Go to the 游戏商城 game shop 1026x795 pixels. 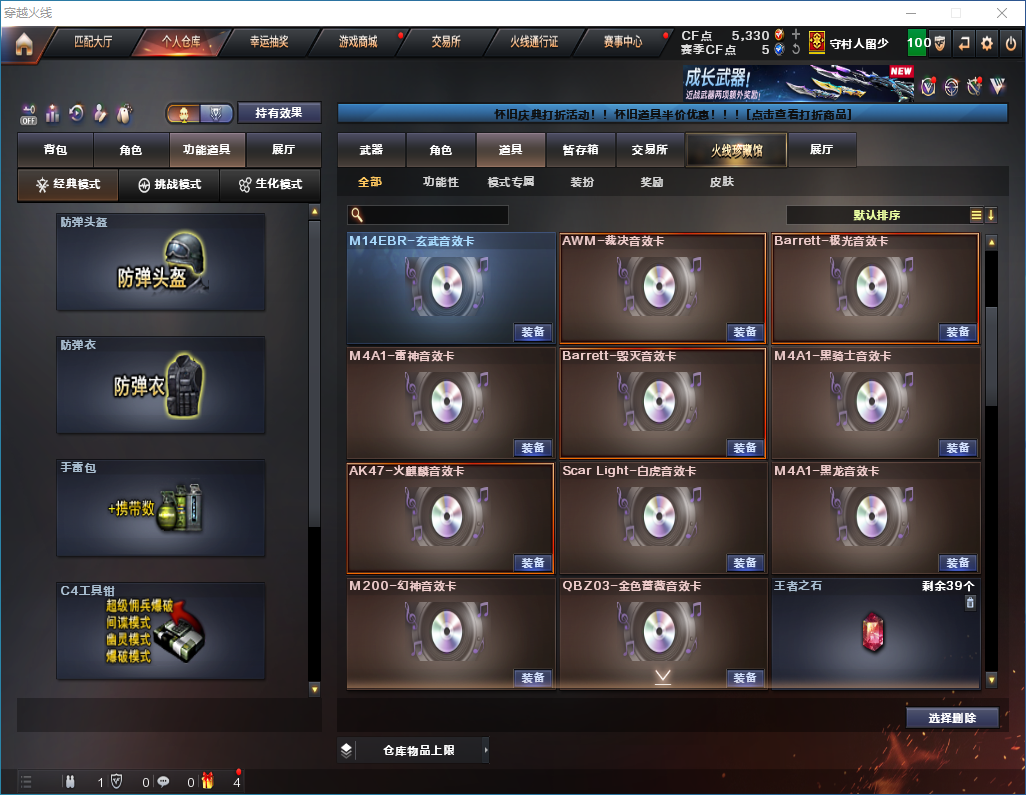[358, 42]
